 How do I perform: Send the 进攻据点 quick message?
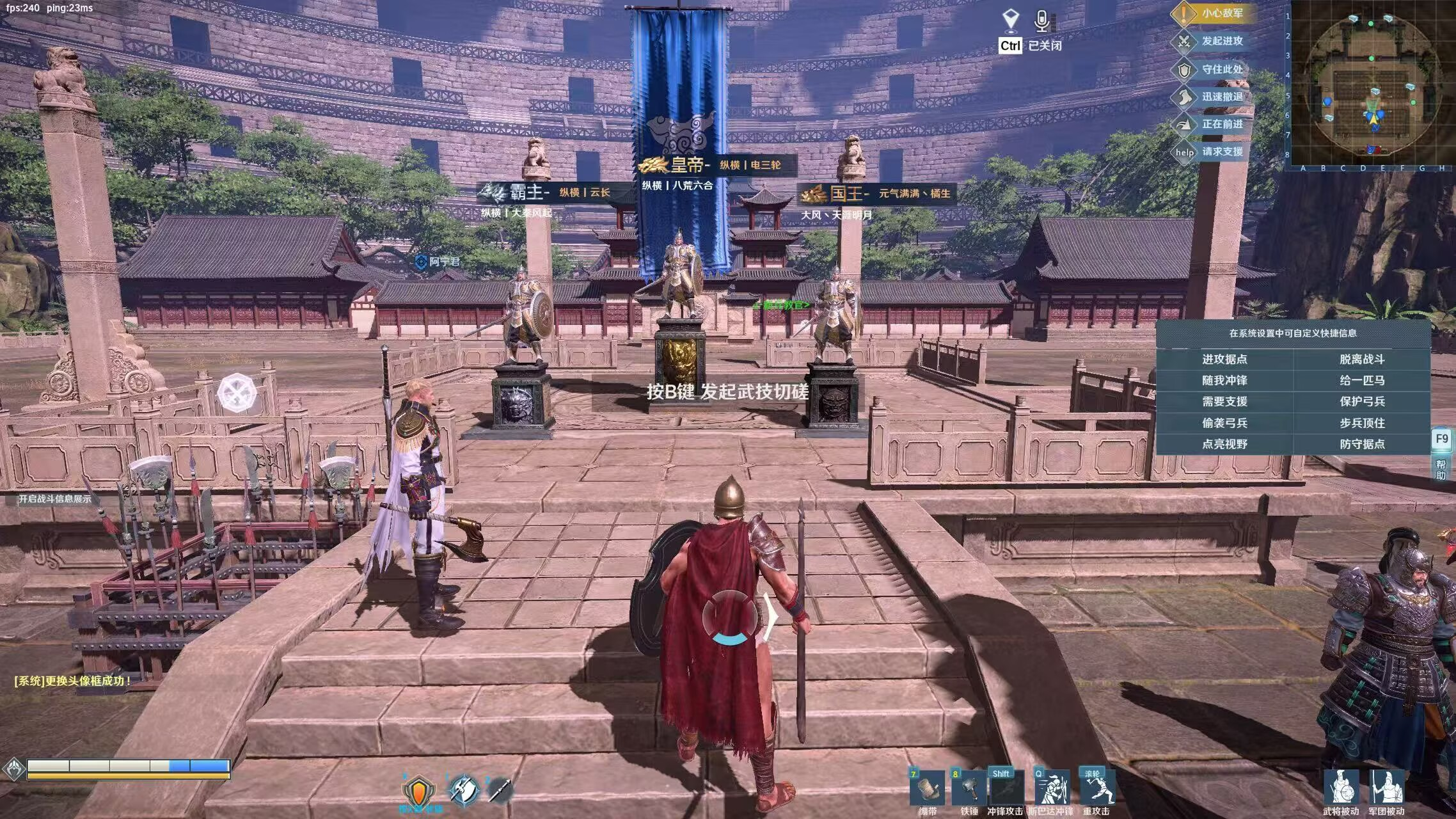point(1224,360)
